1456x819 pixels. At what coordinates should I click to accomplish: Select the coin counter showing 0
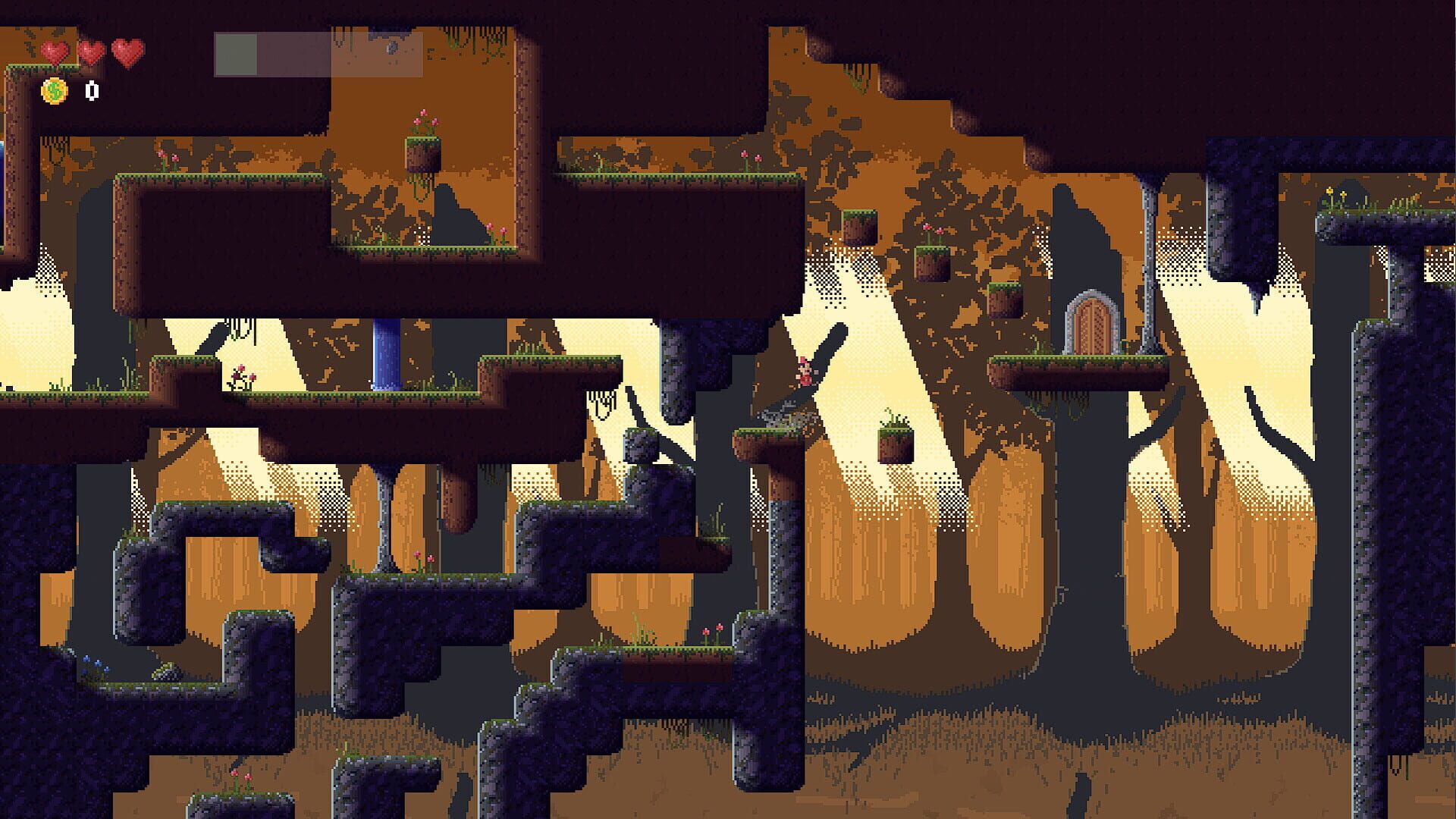pyautogui.click(x=90, y=90)
